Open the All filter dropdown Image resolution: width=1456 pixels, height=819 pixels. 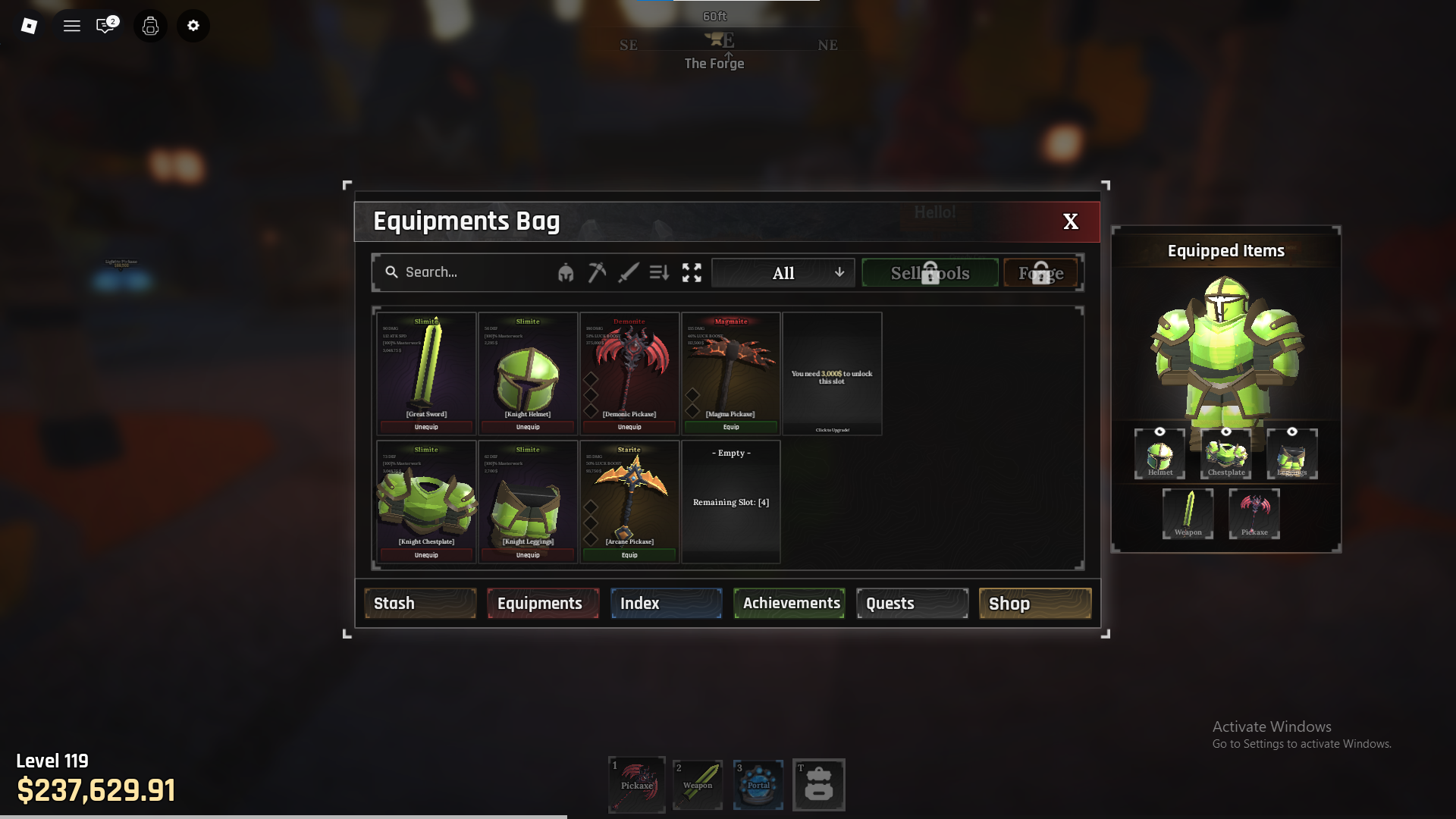tap(783, 273)
